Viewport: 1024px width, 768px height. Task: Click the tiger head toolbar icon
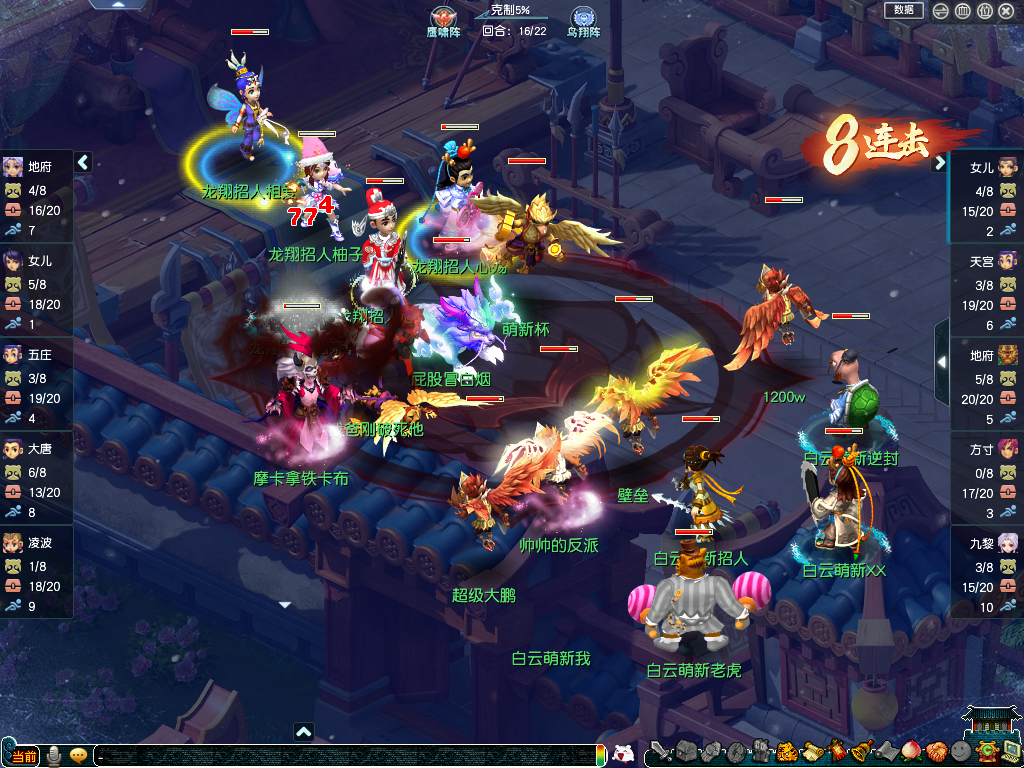tap(787, 751)
